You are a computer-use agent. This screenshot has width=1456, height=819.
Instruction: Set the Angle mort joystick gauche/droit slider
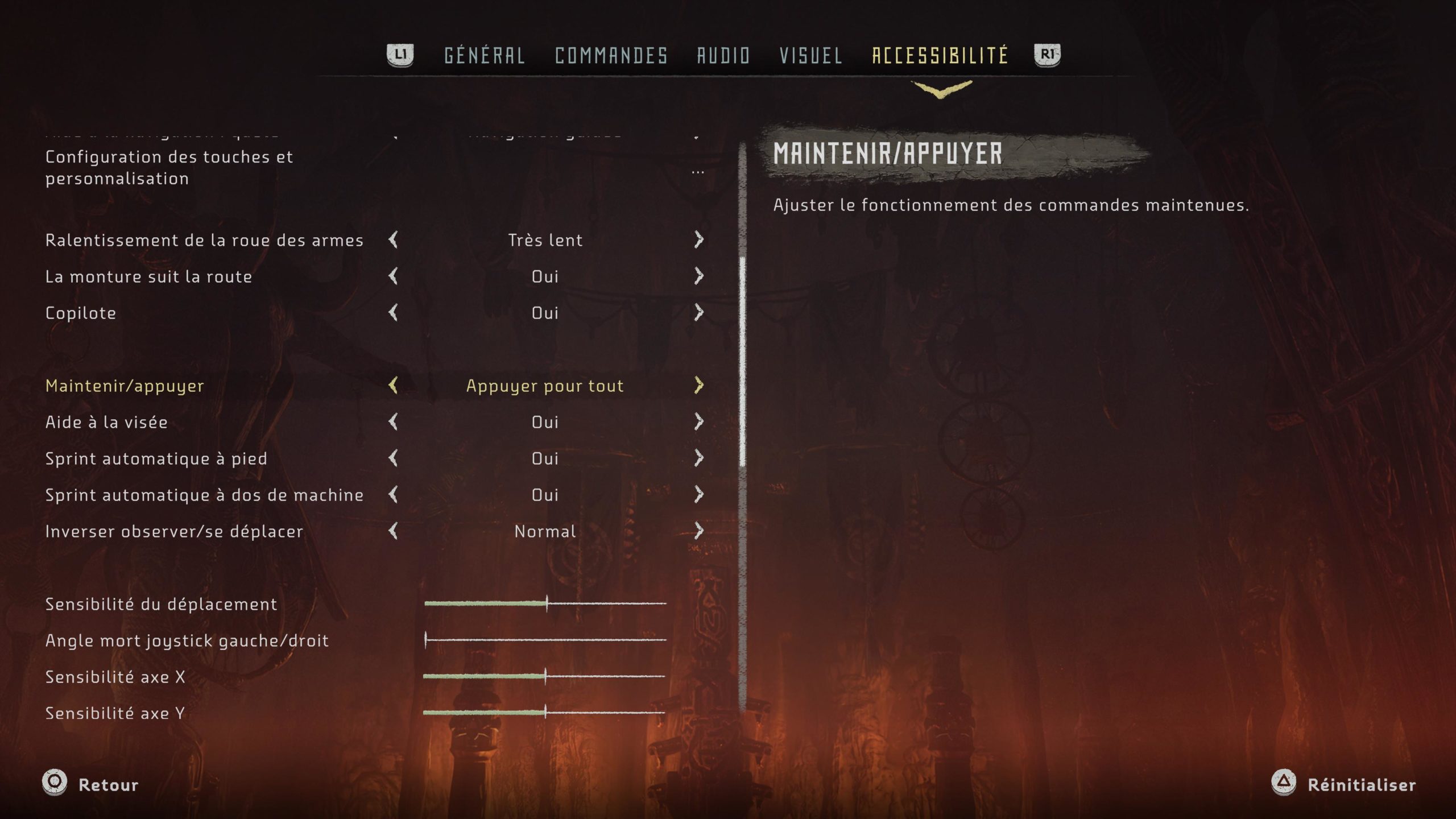point(426,640)
